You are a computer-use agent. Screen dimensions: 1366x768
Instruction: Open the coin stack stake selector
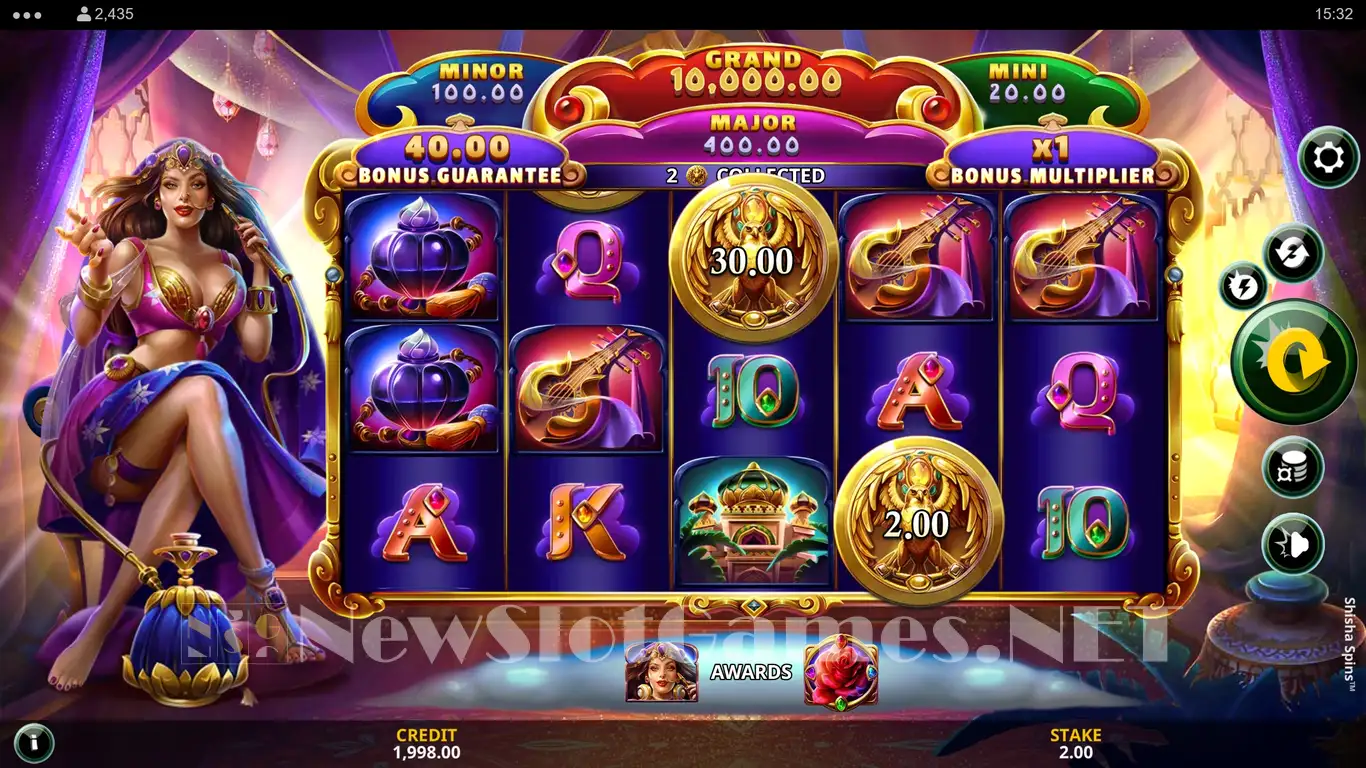(1293, 467)
